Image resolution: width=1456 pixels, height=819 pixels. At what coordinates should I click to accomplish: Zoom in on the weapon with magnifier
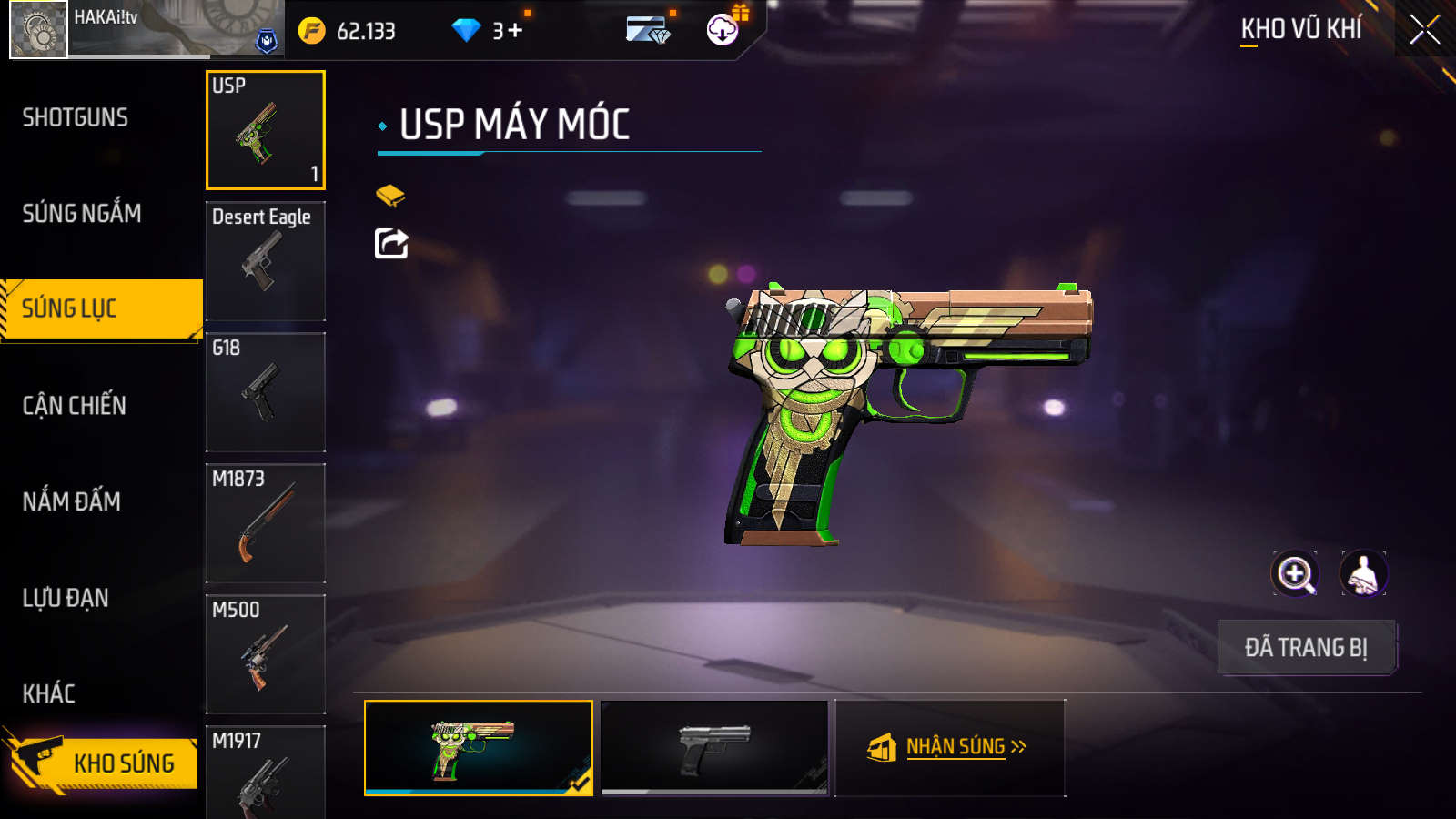tap(1294, 574)
